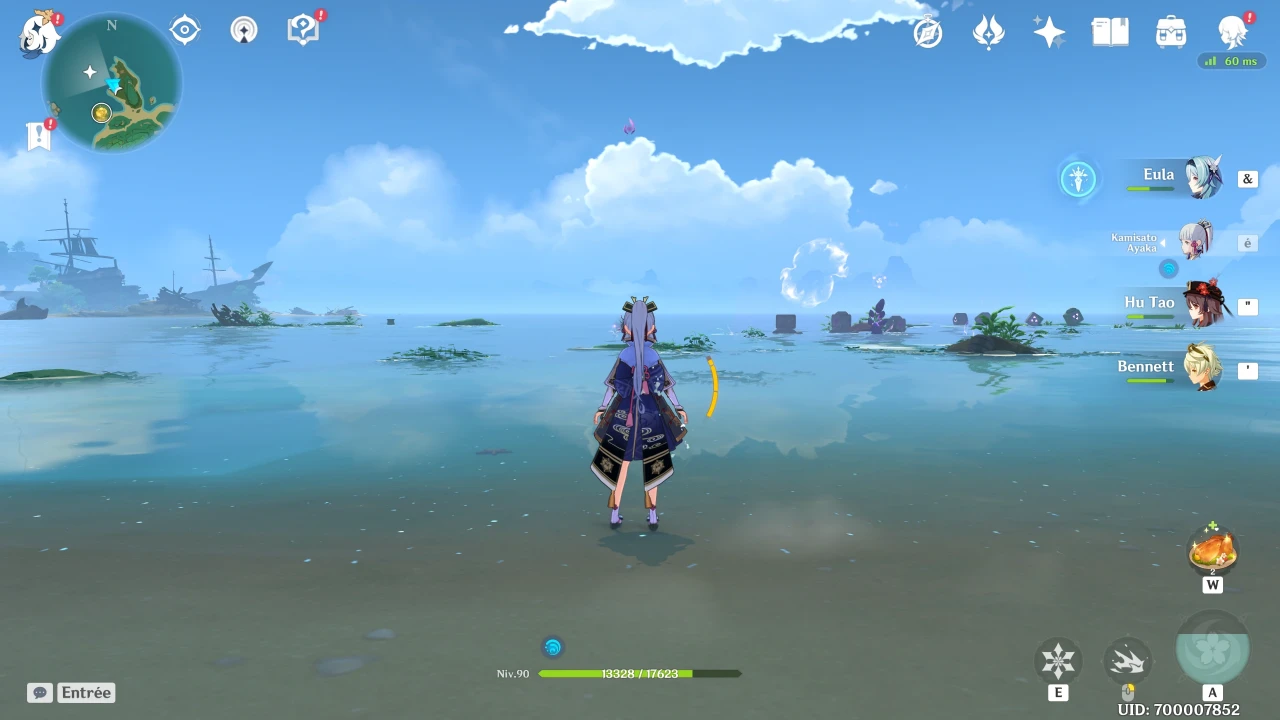
Task: Click the tracked quest bookmark icon
Action: [38, 135]
